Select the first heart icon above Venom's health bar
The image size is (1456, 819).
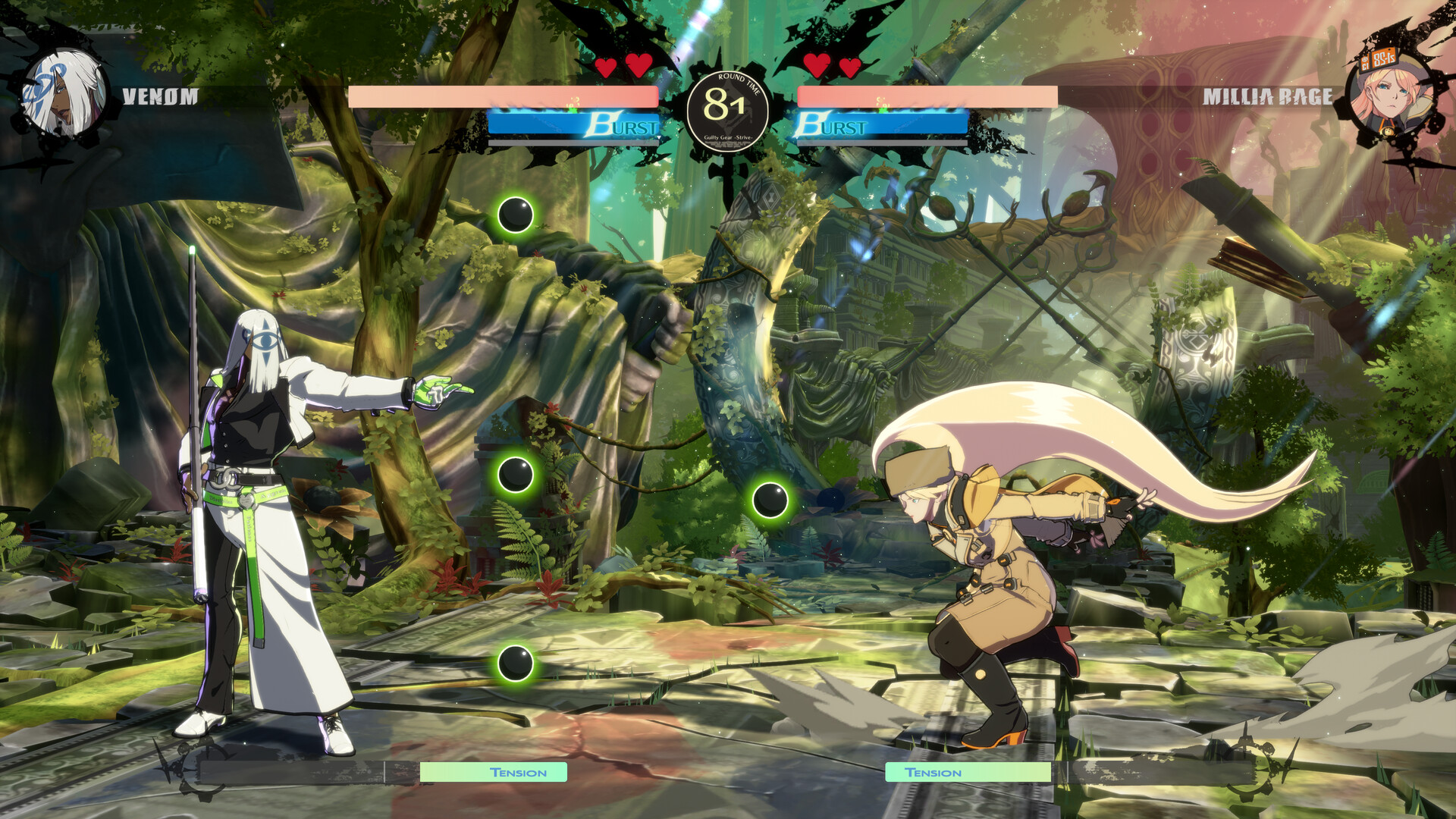(606, 67)
